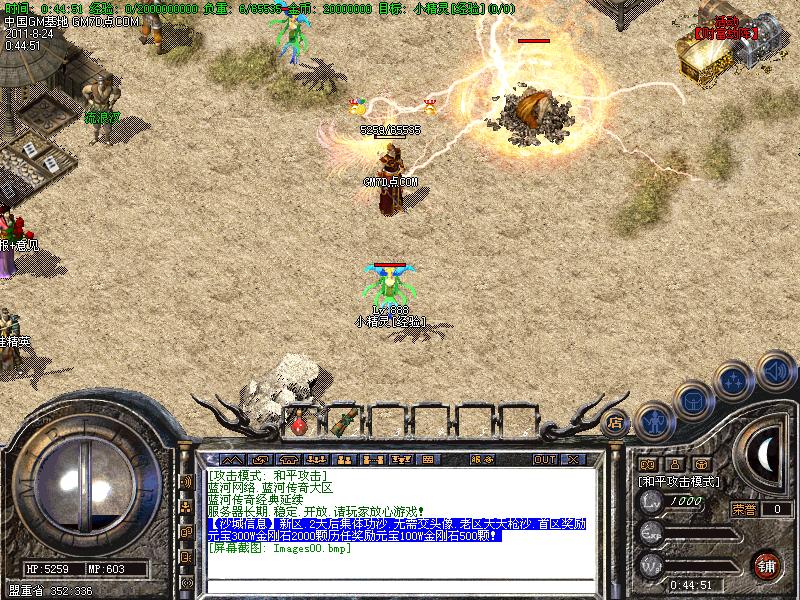Image resolution: width=800 pixels, height=600 pixels.
Task: Click the Lv level orb button
Action: point(651,501)
